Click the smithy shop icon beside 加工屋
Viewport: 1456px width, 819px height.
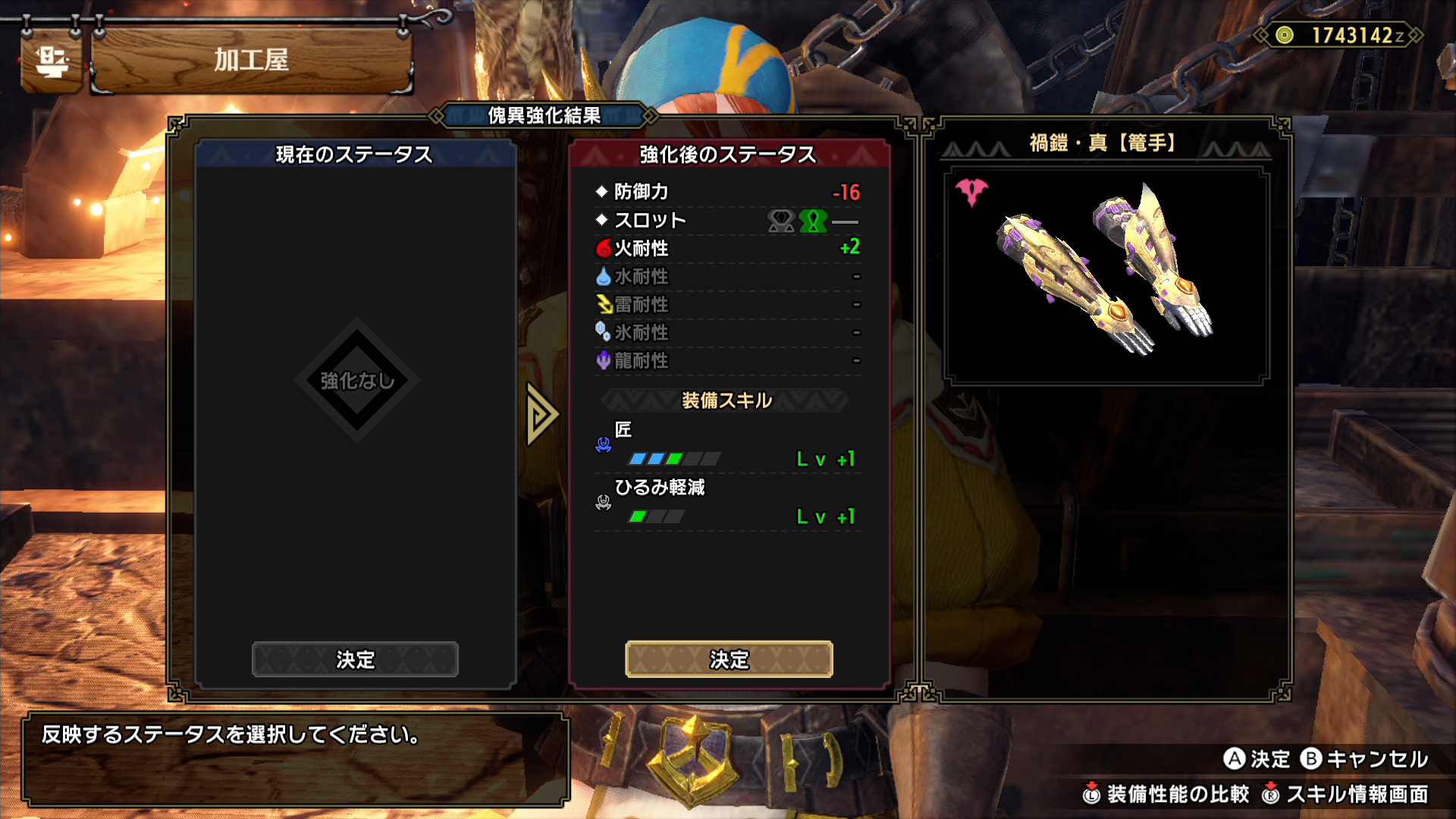pyautogui.click(x=52, y=61)
